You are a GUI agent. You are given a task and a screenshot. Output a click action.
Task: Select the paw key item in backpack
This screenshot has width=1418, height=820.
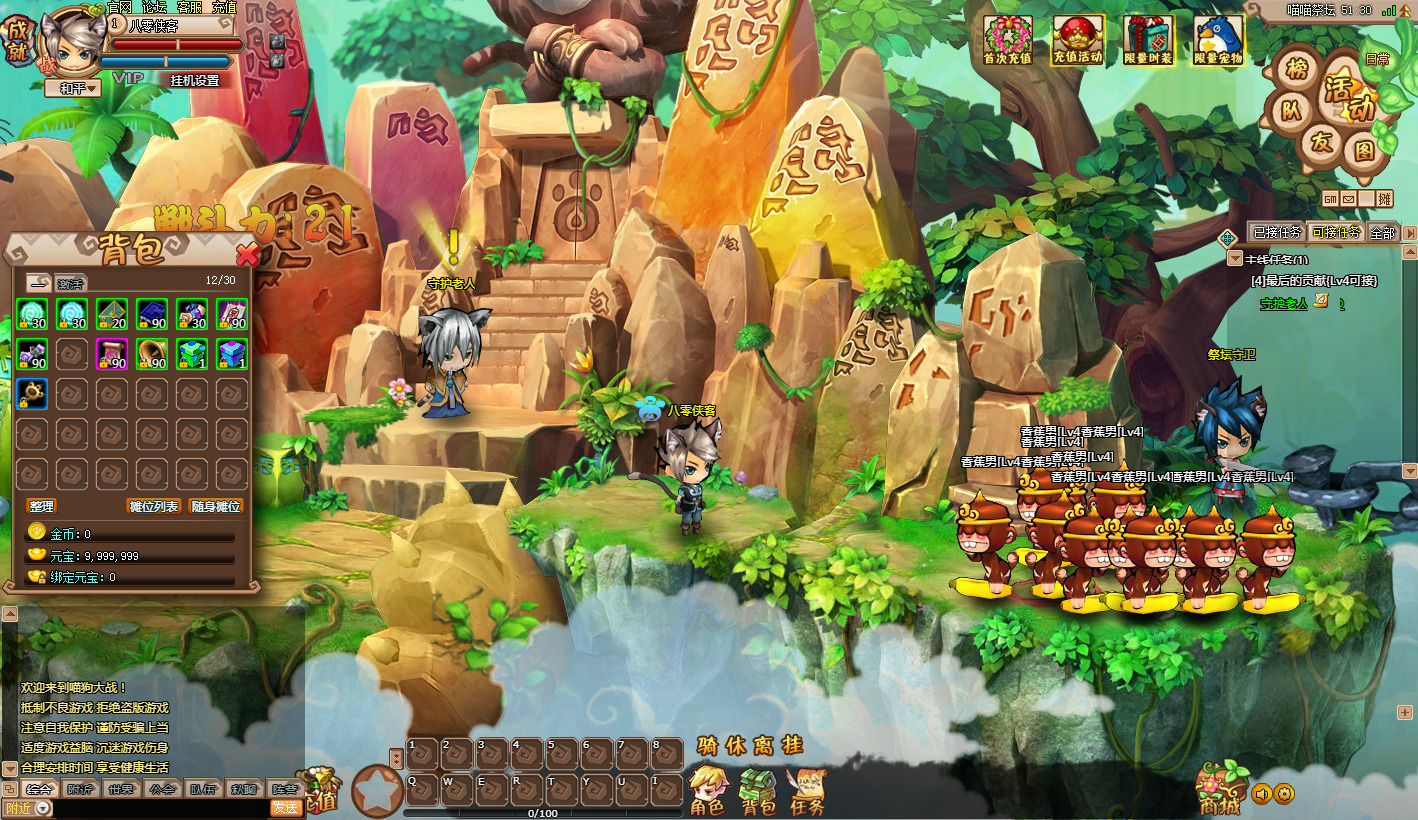click(x=32, y=393)
